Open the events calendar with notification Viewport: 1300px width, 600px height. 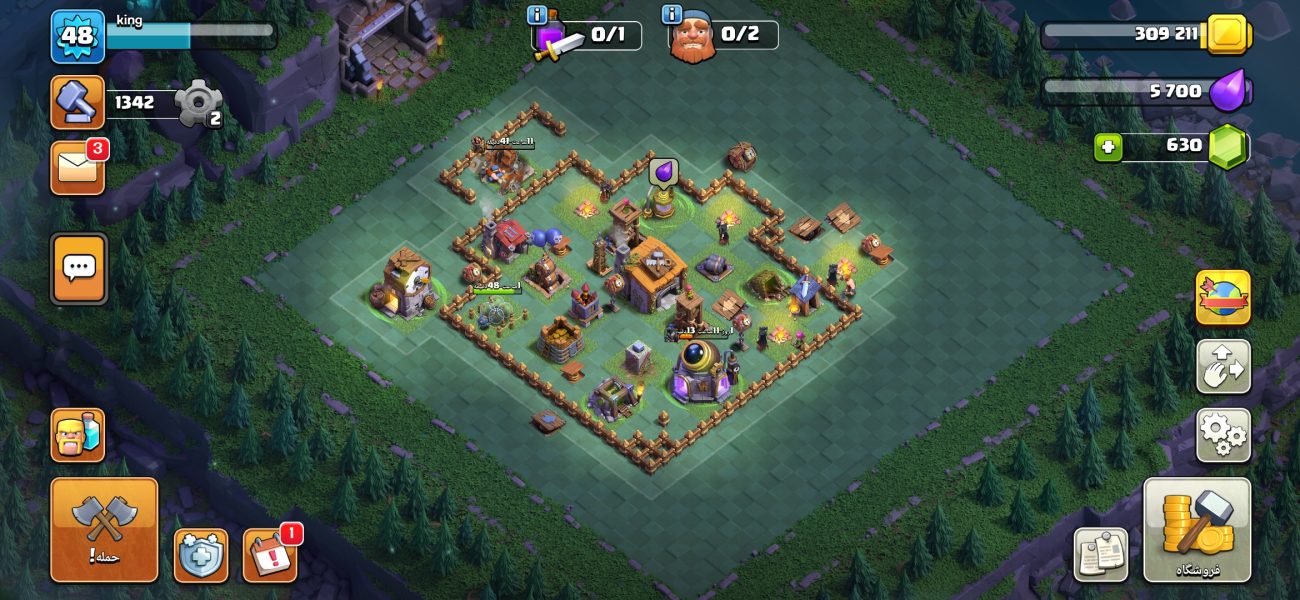(x=270, y=555)
